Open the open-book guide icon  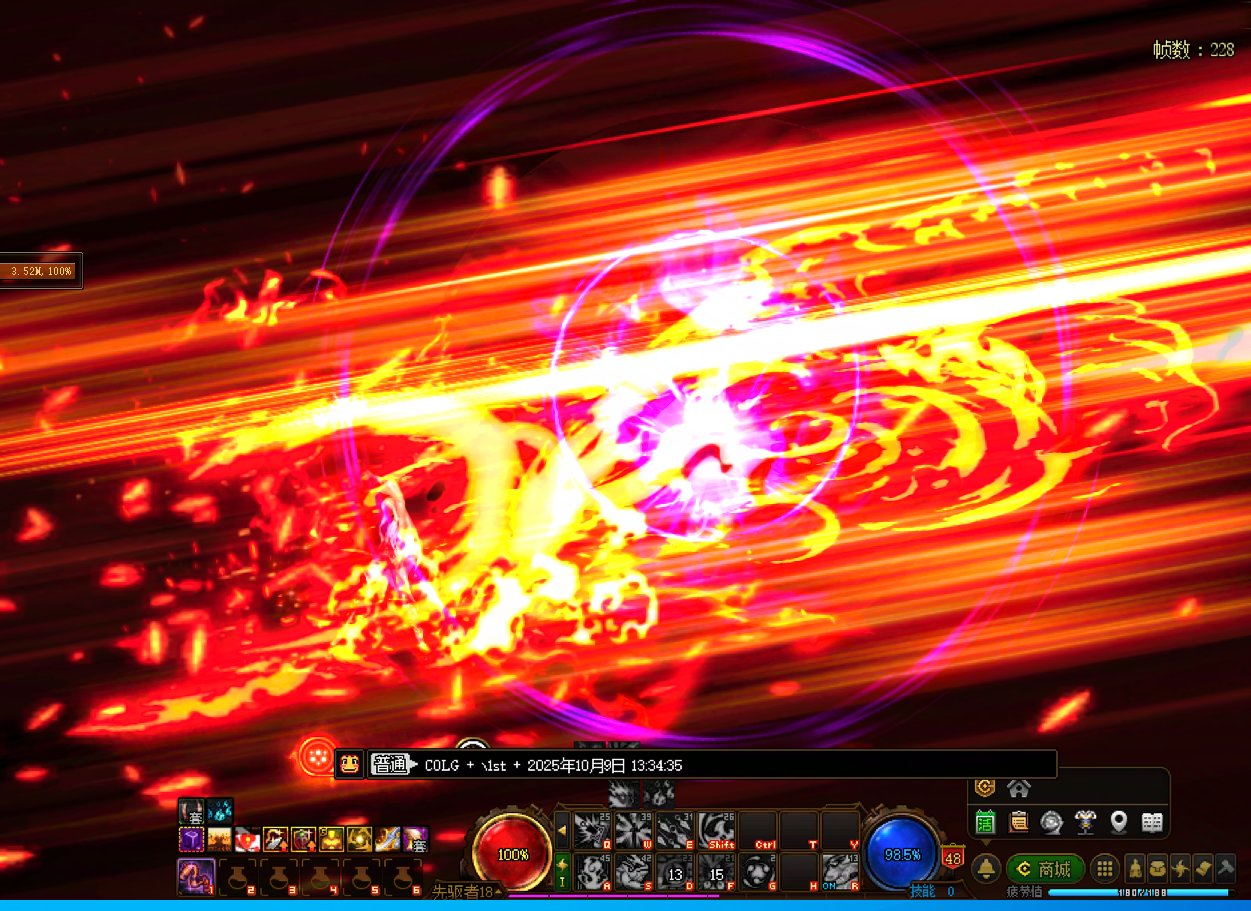pos(1152,823)
